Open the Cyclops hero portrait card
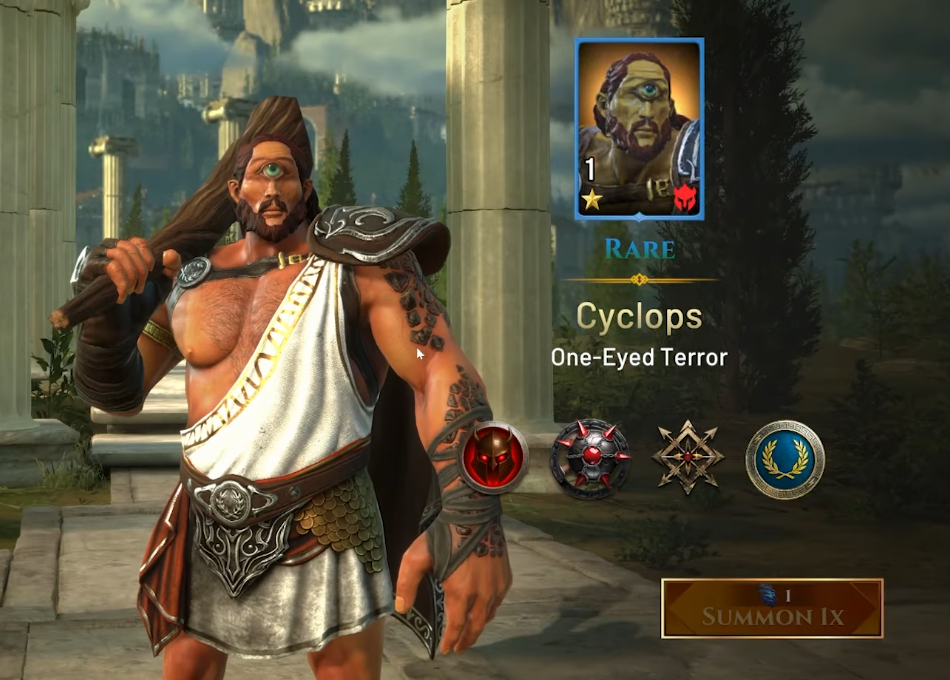The image size is (950, 680). pyautogui.click(x=640, y=129)
